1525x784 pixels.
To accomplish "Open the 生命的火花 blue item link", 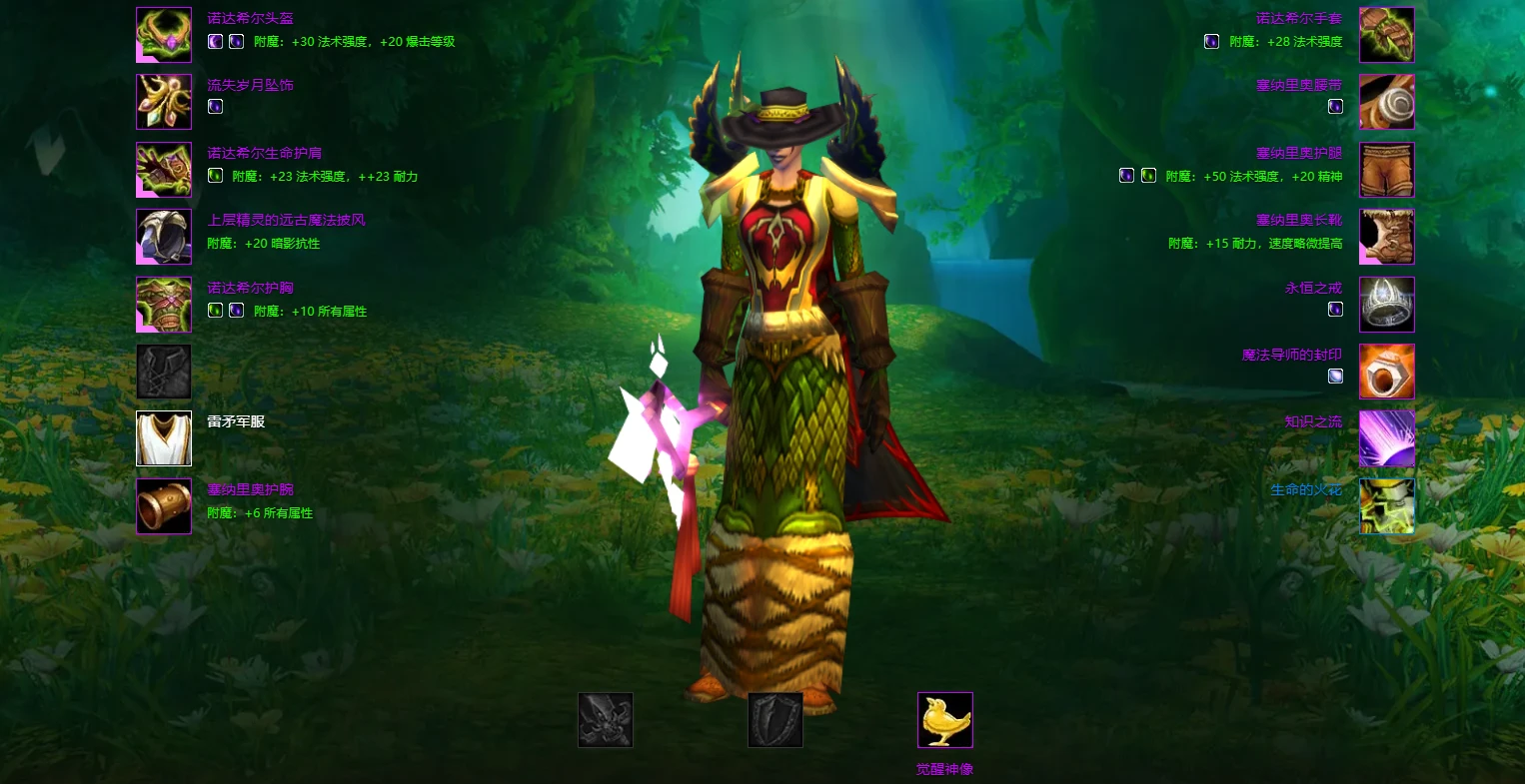I will 1306,489.
